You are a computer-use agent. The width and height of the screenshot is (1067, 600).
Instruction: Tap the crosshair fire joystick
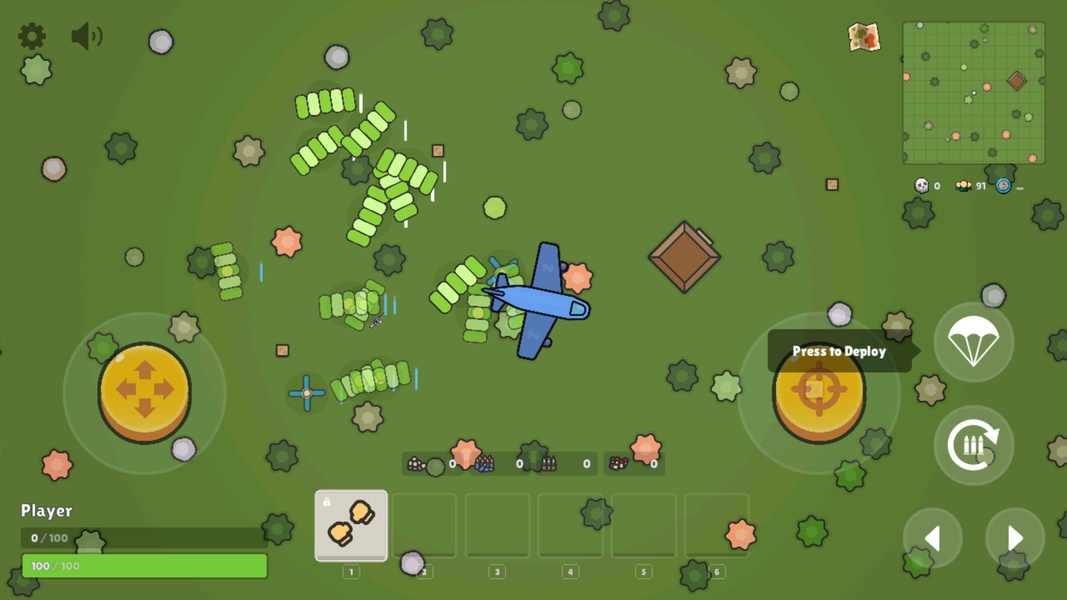(x=819, y=391)
